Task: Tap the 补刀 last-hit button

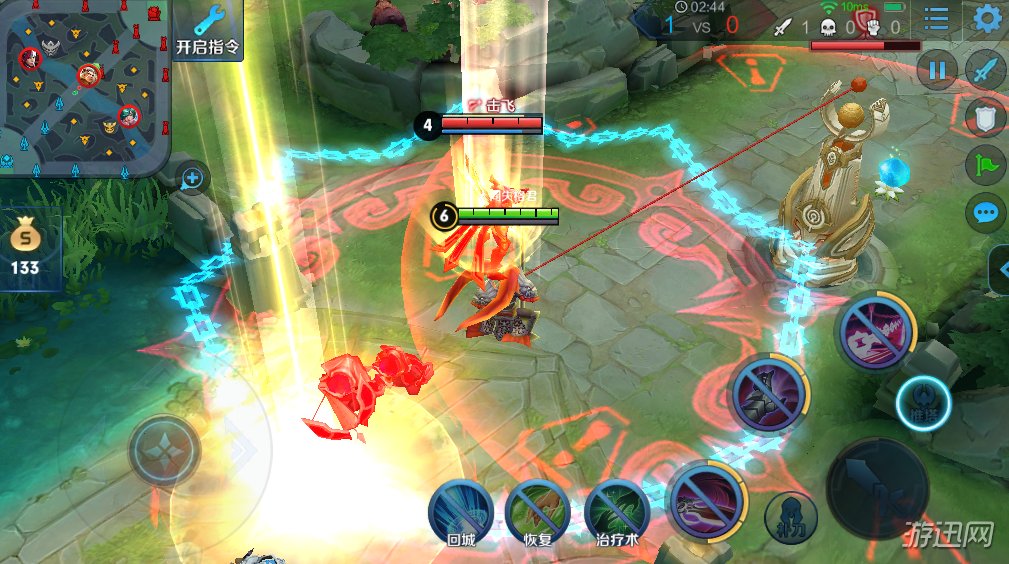Action: [x=791, y=517]
